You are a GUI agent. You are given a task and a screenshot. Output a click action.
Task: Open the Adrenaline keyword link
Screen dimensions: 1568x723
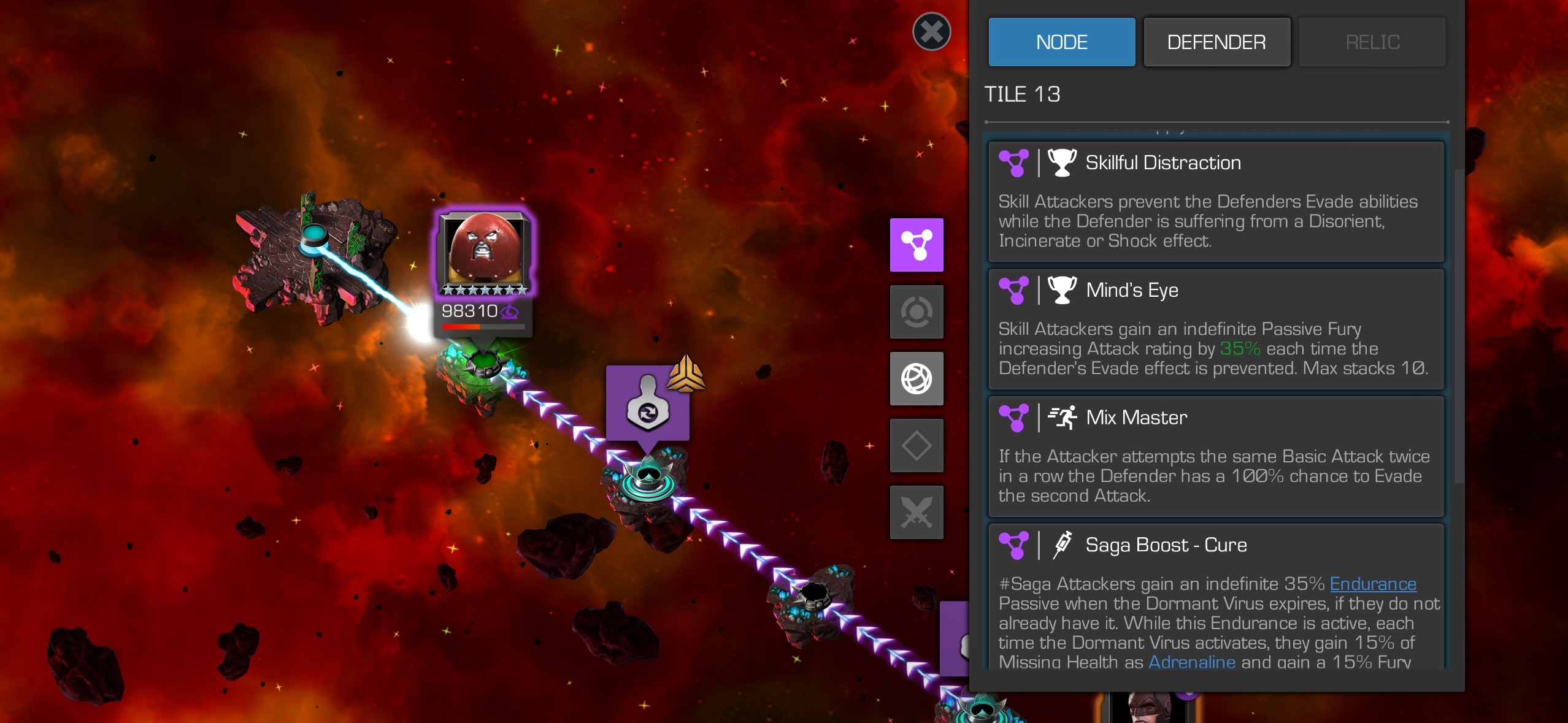click(1191, 662)
